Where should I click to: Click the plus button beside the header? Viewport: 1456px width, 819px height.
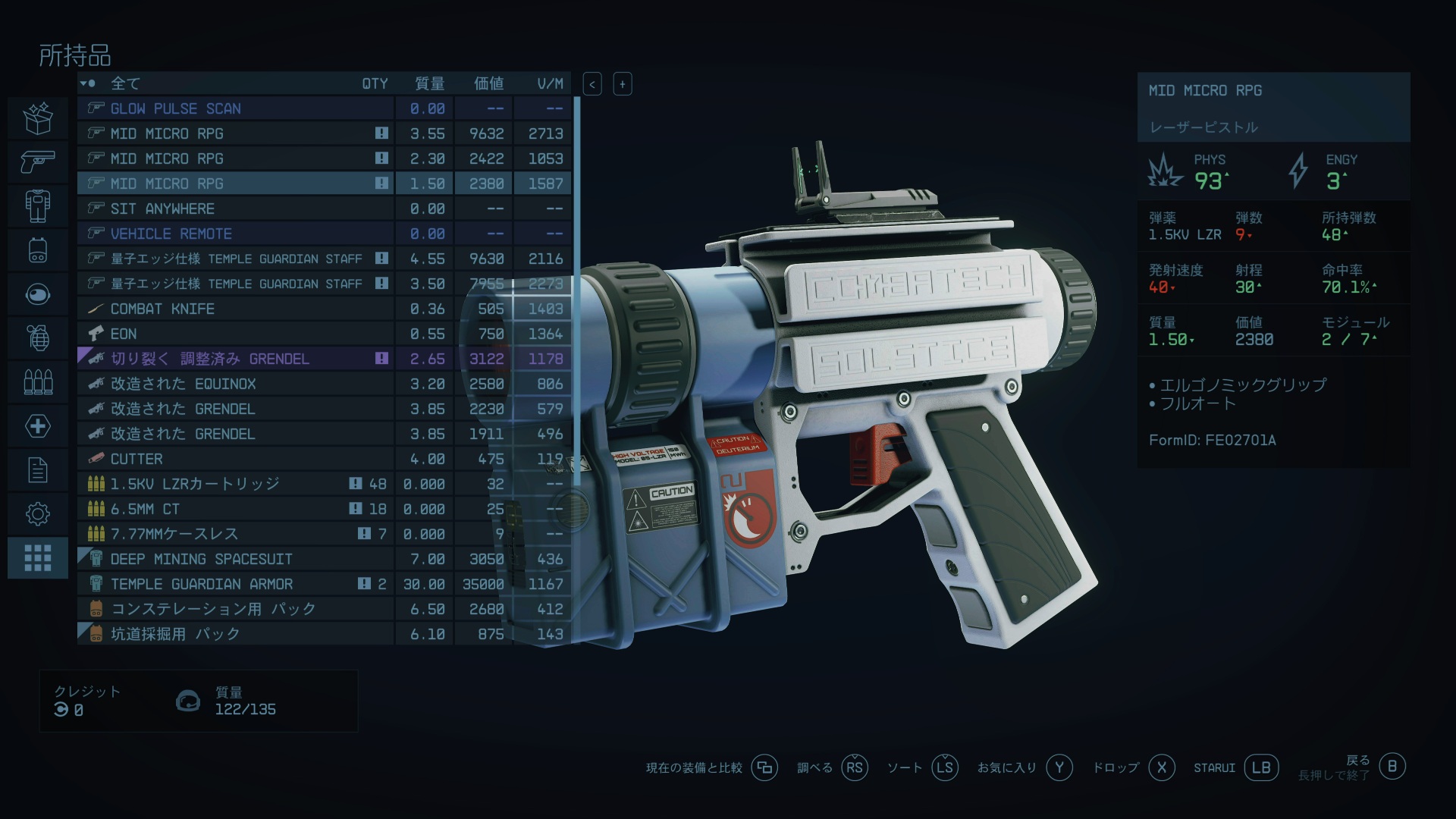click(x=623, y=84)
